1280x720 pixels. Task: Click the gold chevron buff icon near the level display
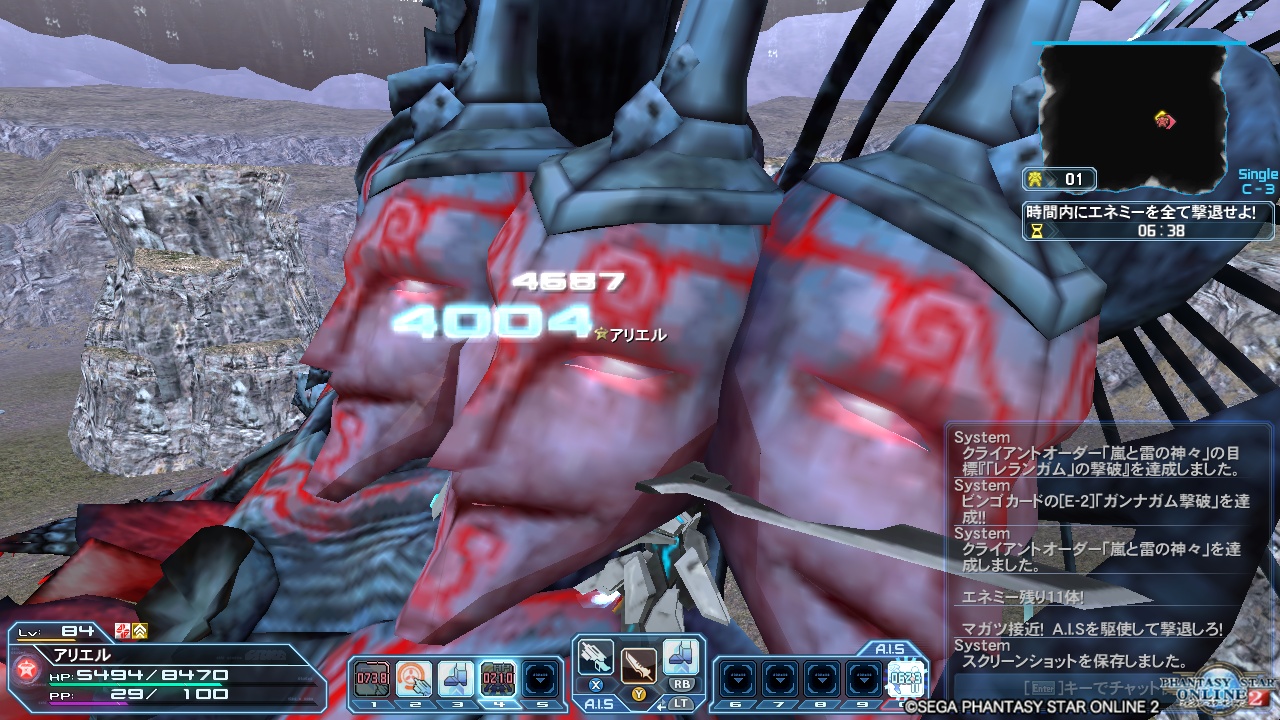click(x=141, y=631)
